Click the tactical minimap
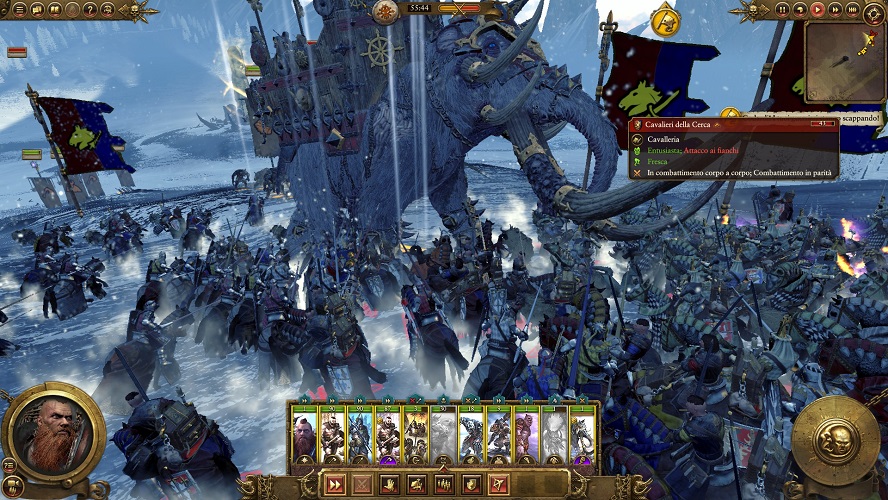This screenshot has height=500, width=888. 844,62
